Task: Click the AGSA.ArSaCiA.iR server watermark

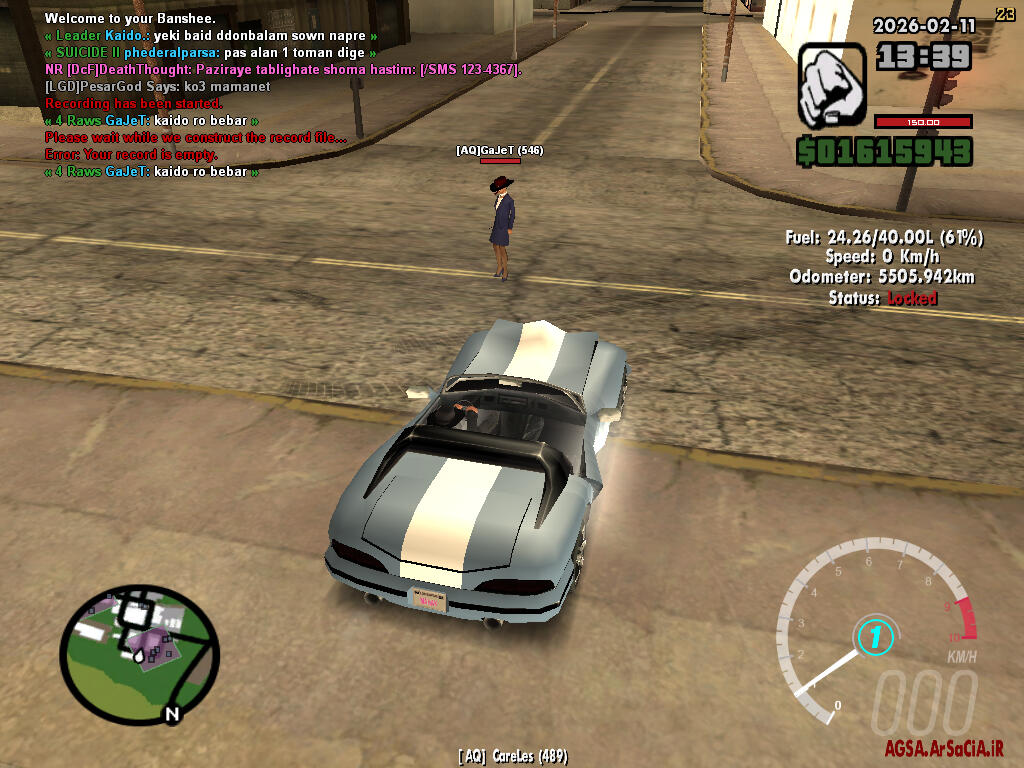Action: click(x=942, y=749)
